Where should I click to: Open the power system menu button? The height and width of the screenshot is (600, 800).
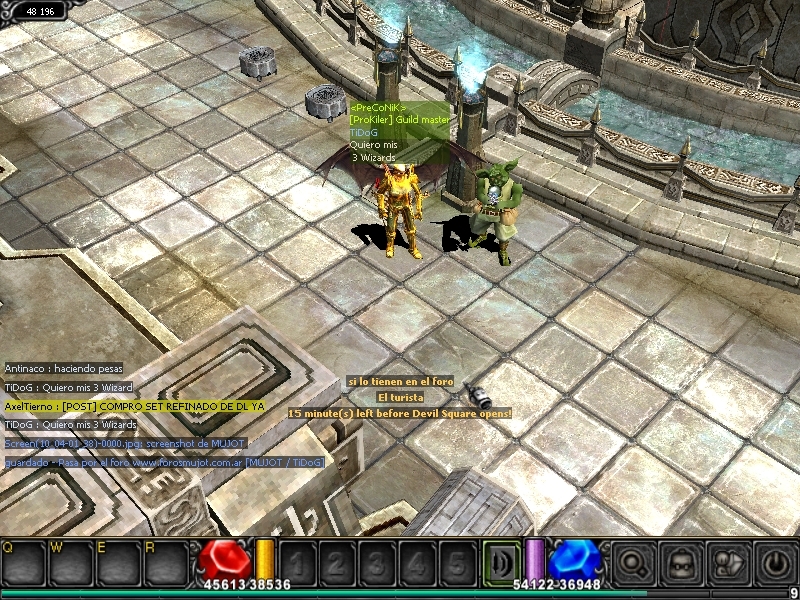(777, 562)
